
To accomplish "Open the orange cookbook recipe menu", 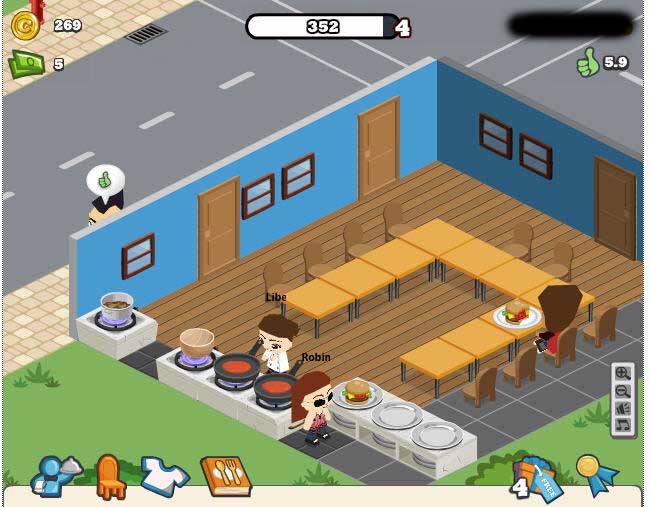I will pyautogui.click(x=225, y=476).
